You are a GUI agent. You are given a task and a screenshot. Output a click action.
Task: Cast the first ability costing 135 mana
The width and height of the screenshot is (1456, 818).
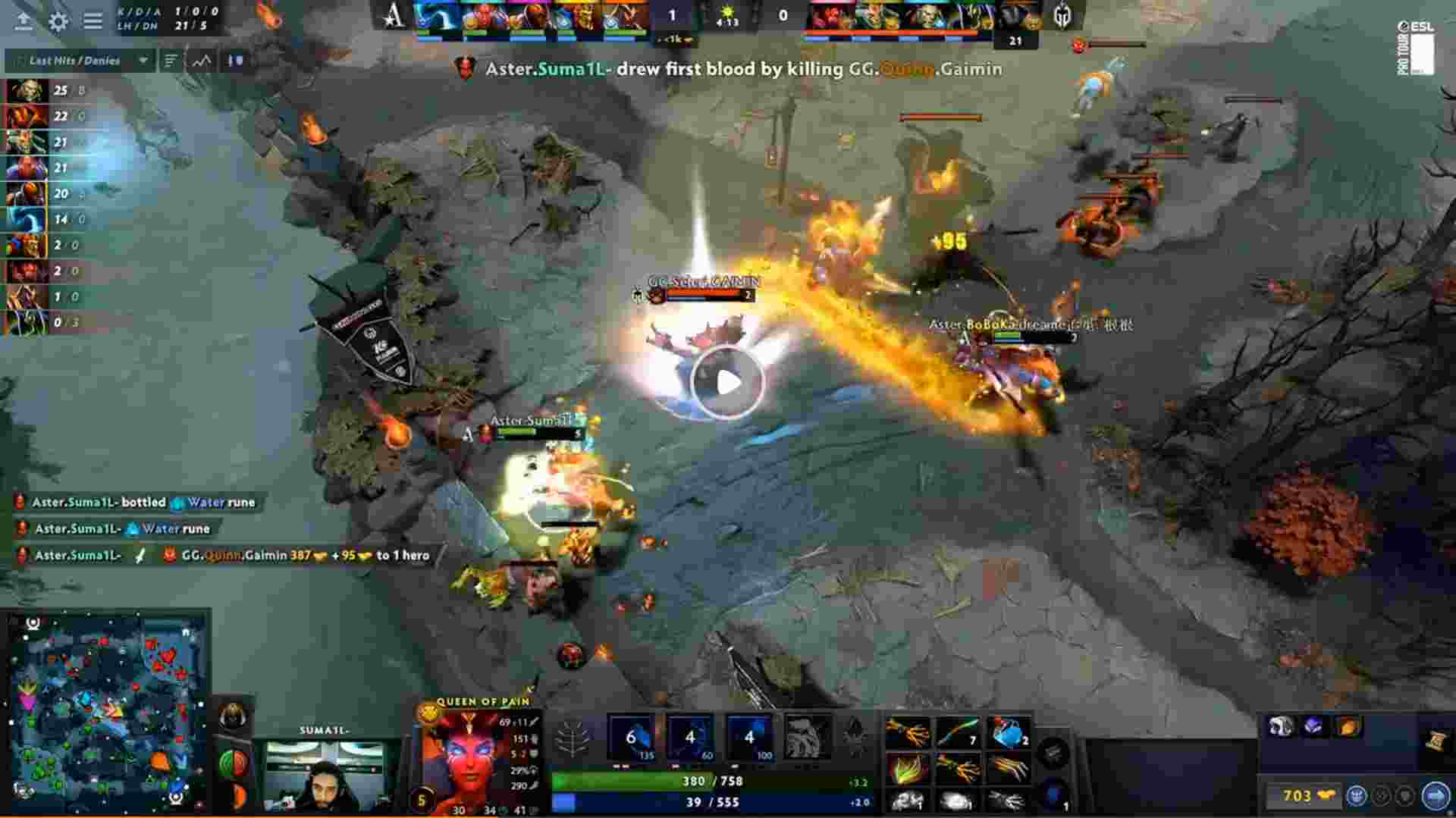tap(632, 737)
